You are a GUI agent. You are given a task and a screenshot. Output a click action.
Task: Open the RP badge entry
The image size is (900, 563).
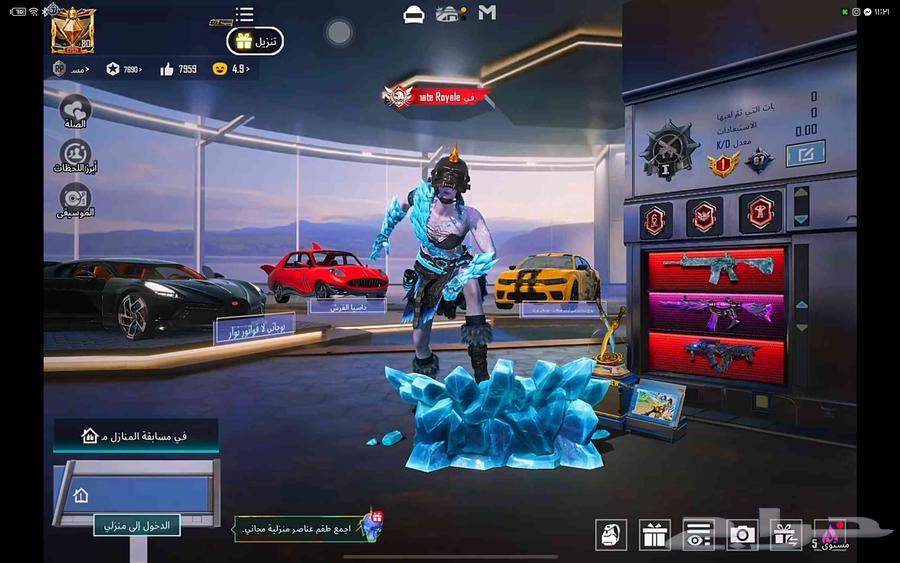click(x=70, y=69)
